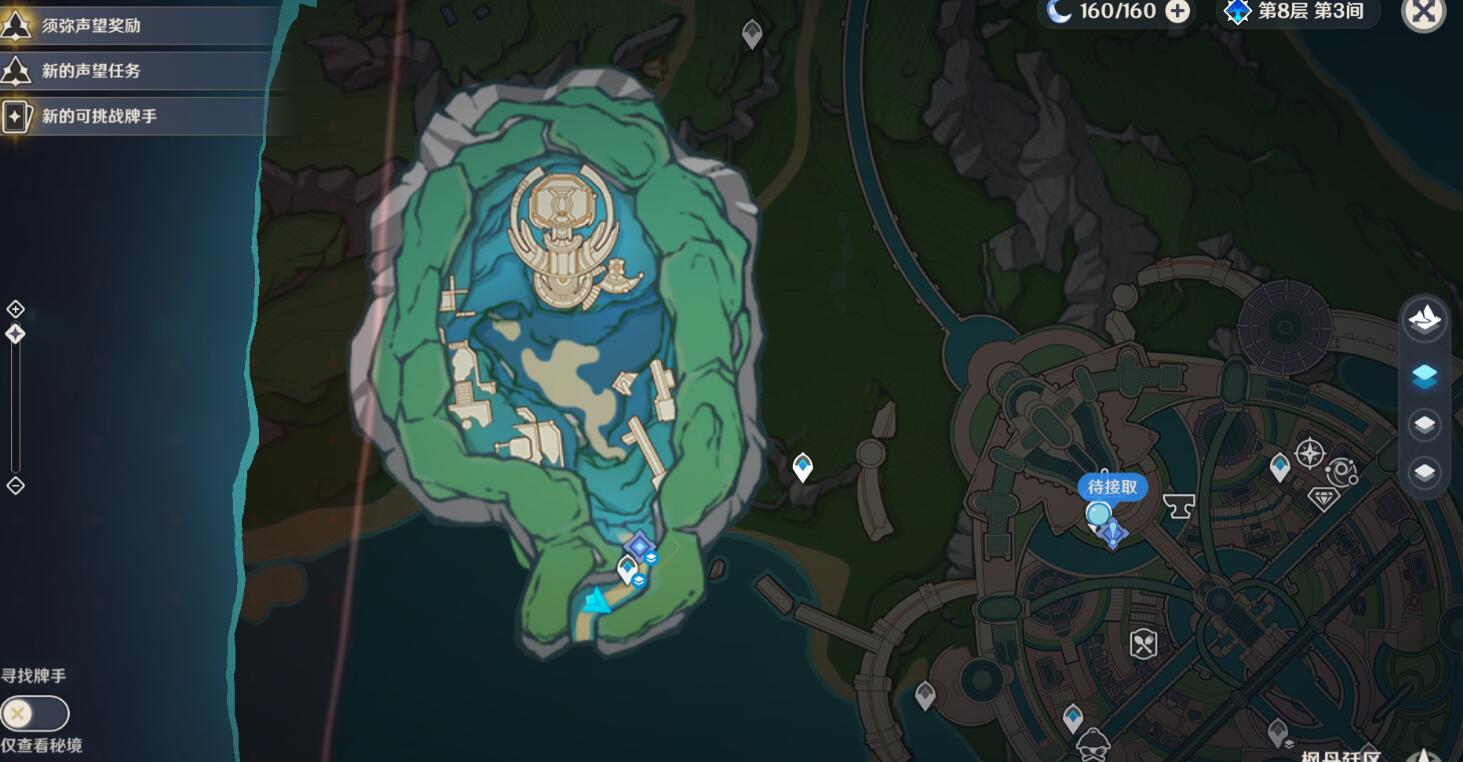Image resolution: width=1463 pixels, height=762 pixels.
Task: Close the map with the X button
Action: (x=1424, y=13)
